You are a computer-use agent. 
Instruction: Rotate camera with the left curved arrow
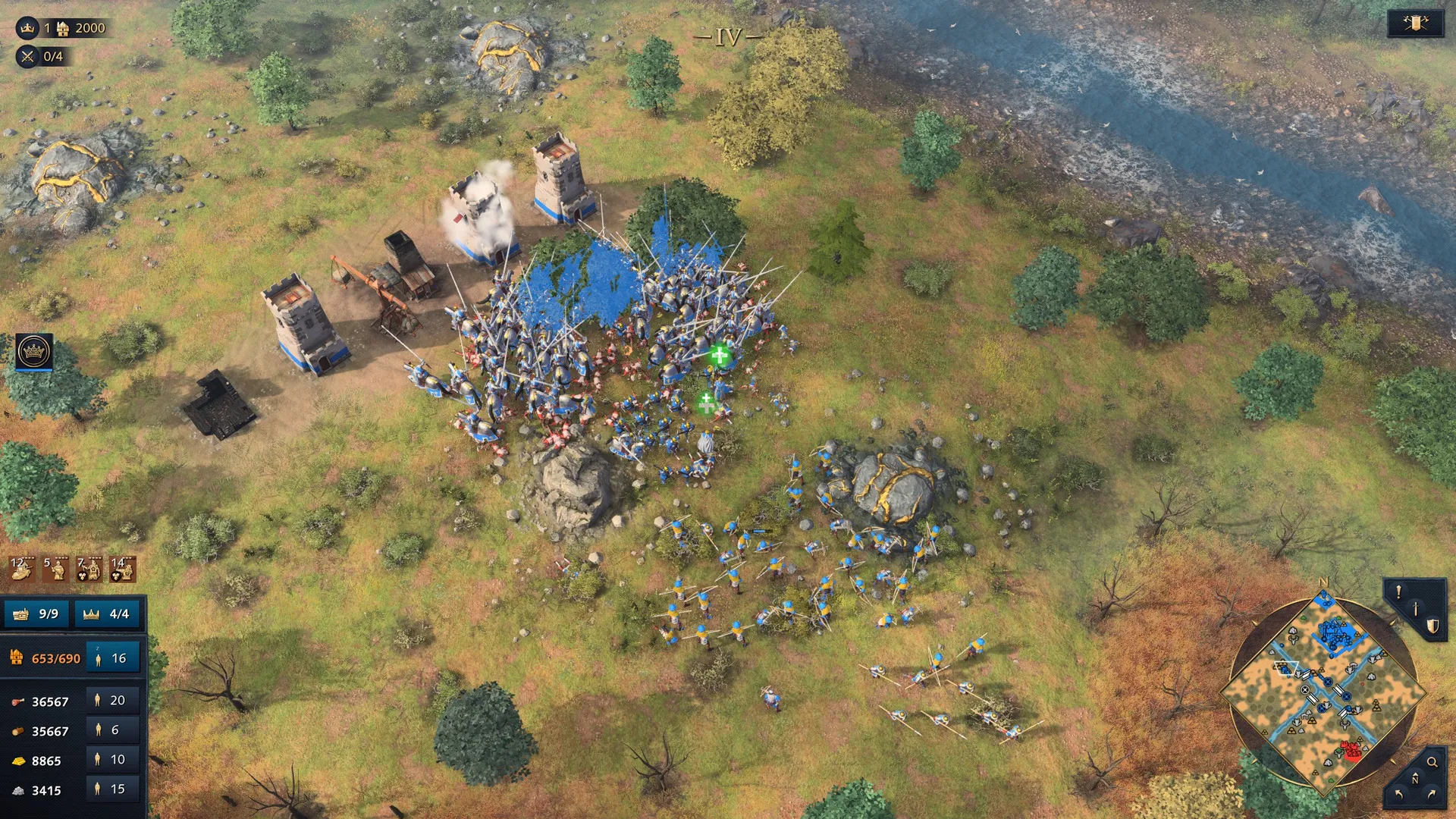click(1398, 794)
